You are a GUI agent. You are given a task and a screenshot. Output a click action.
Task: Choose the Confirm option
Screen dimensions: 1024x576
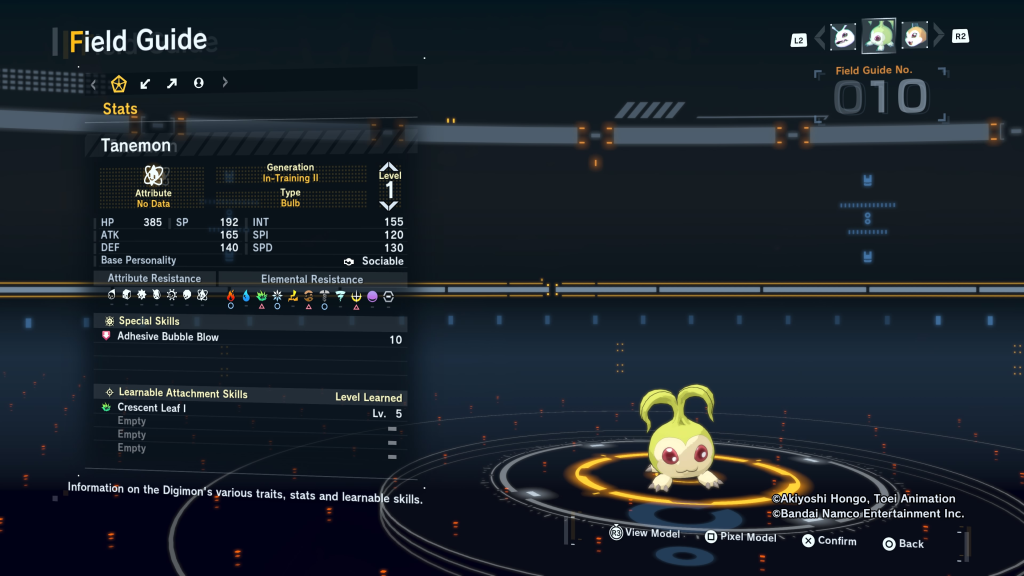[x=829, y=541]
